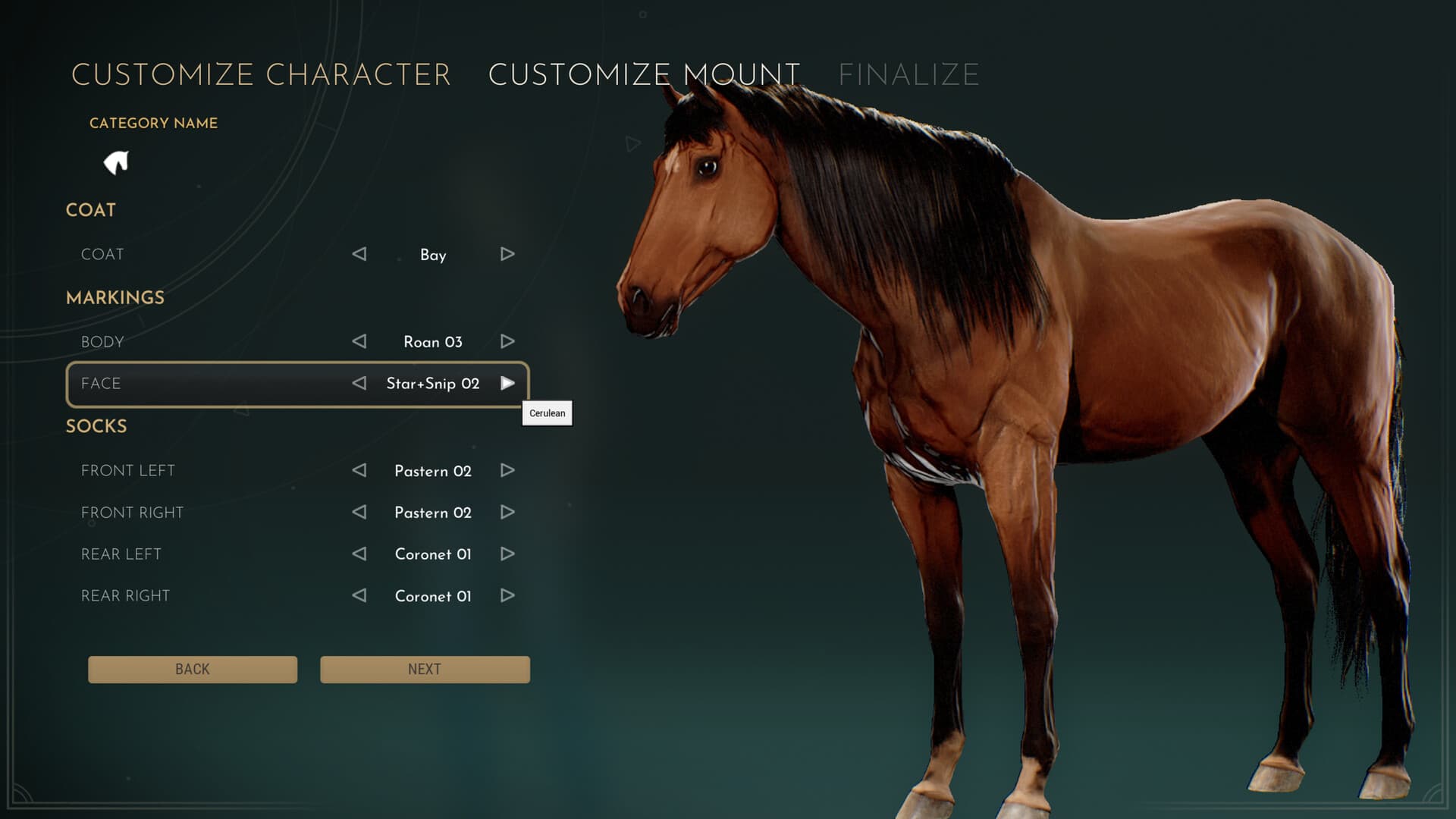
Task: Advance Rear Left sock past Coronet 01
Action: click(507, 554)
